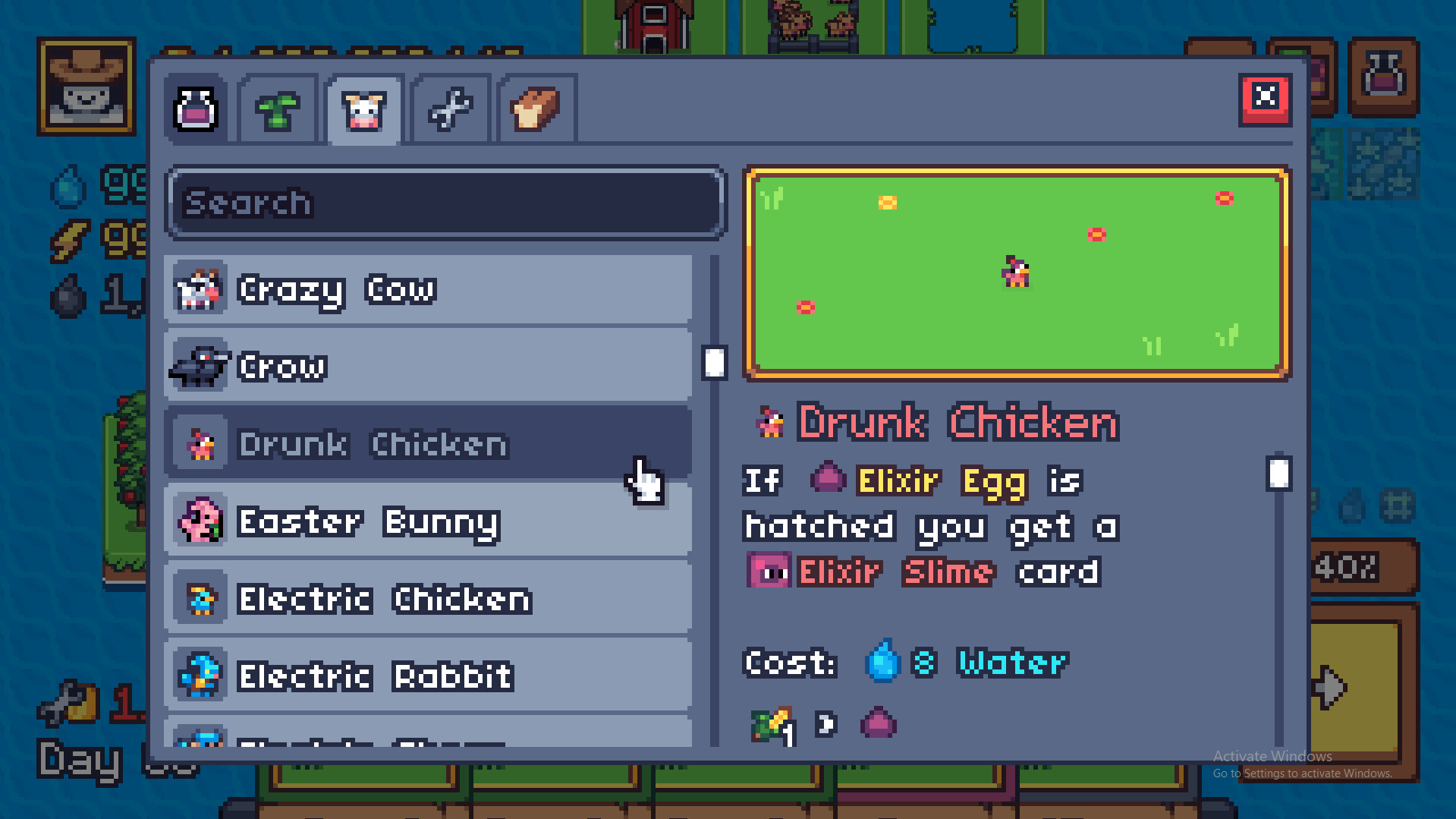Open the slime tab in the shop
1456x819 pixels.
click(196, 109)
